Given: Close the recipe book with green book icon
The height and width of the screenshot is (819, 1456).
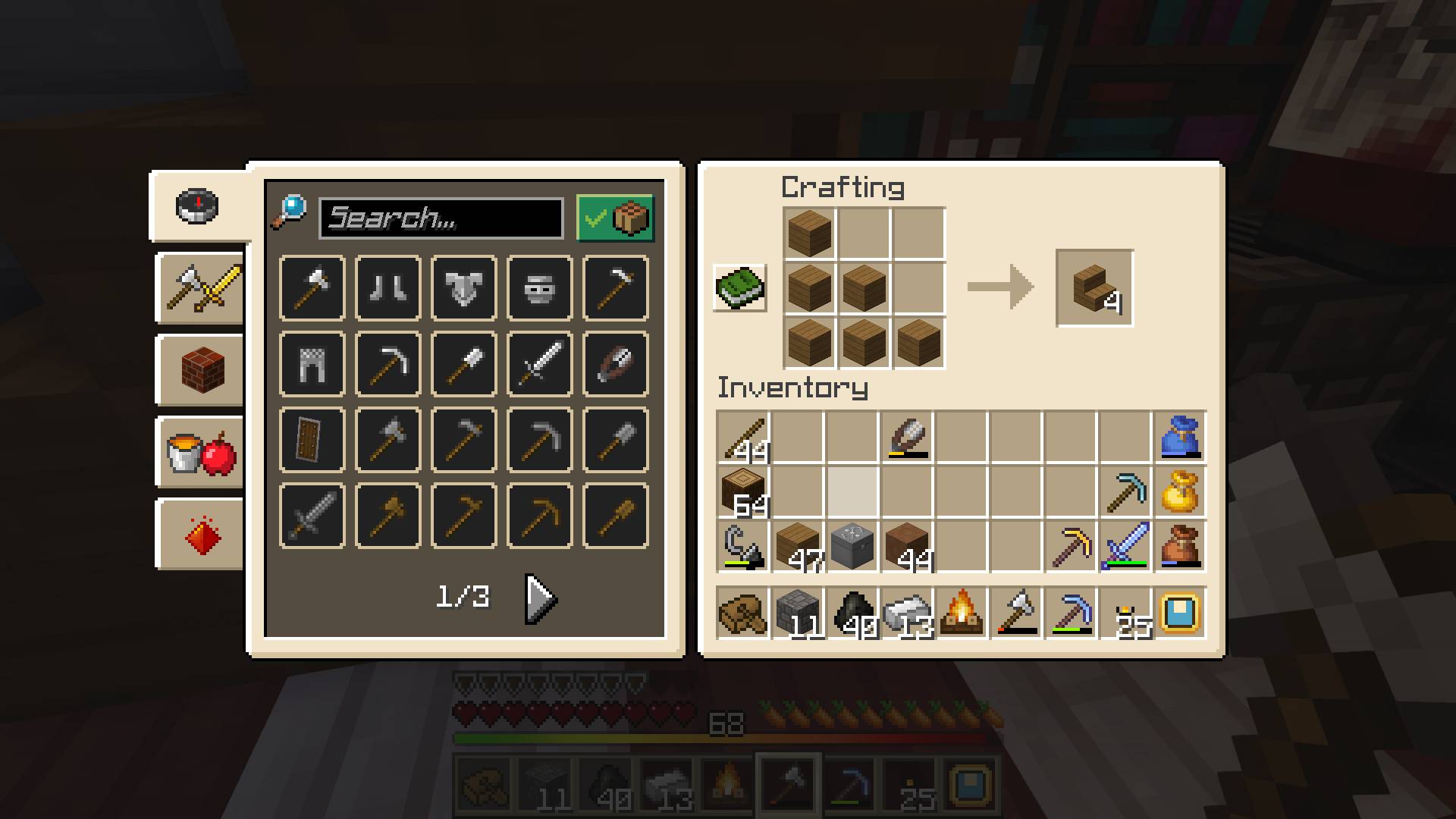Looking at the screenshot, I should click(x=741, y=289).
